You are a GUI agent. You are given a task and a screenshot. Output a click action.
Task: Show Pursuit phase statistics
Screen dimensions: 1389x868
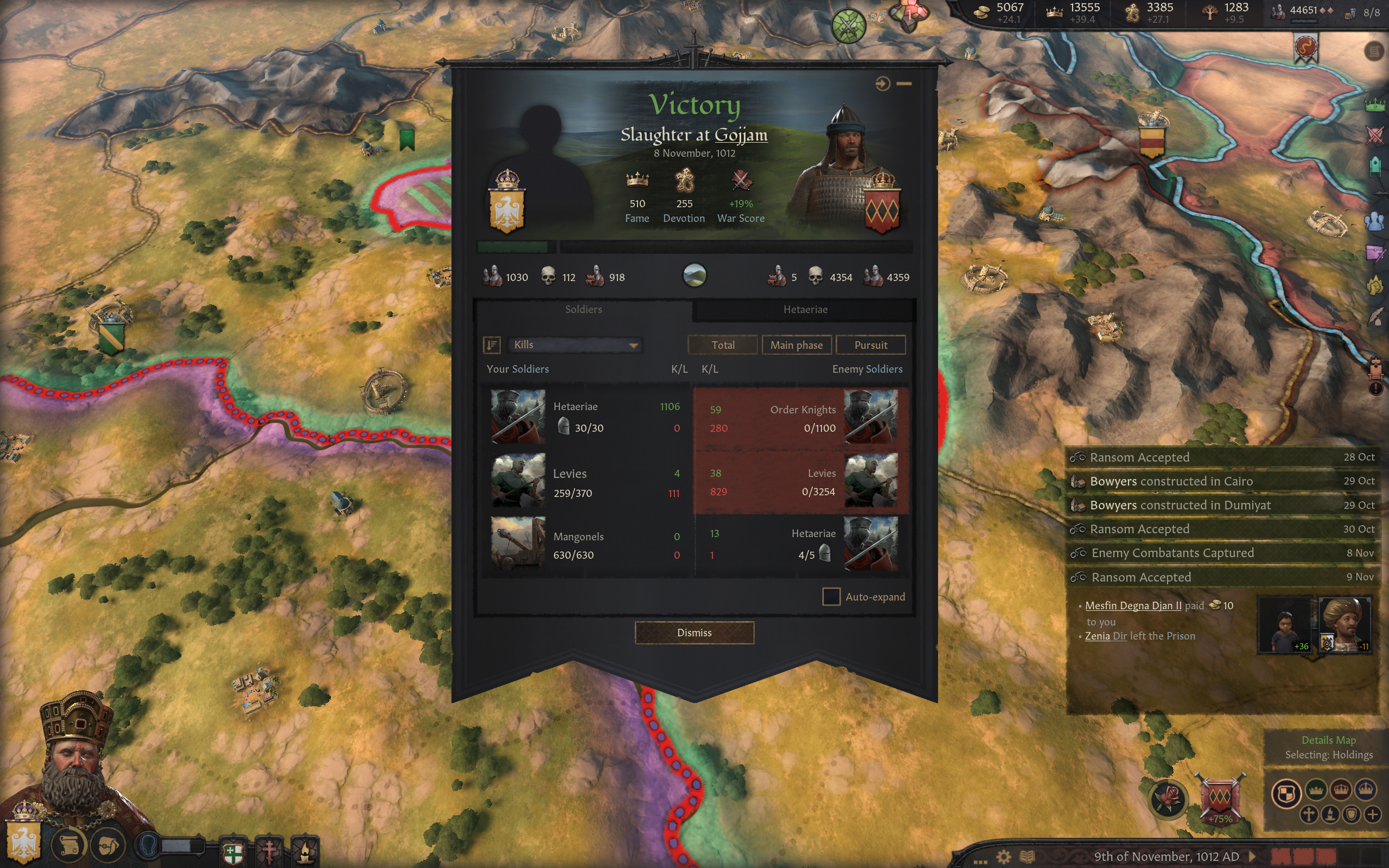point(870,345)
